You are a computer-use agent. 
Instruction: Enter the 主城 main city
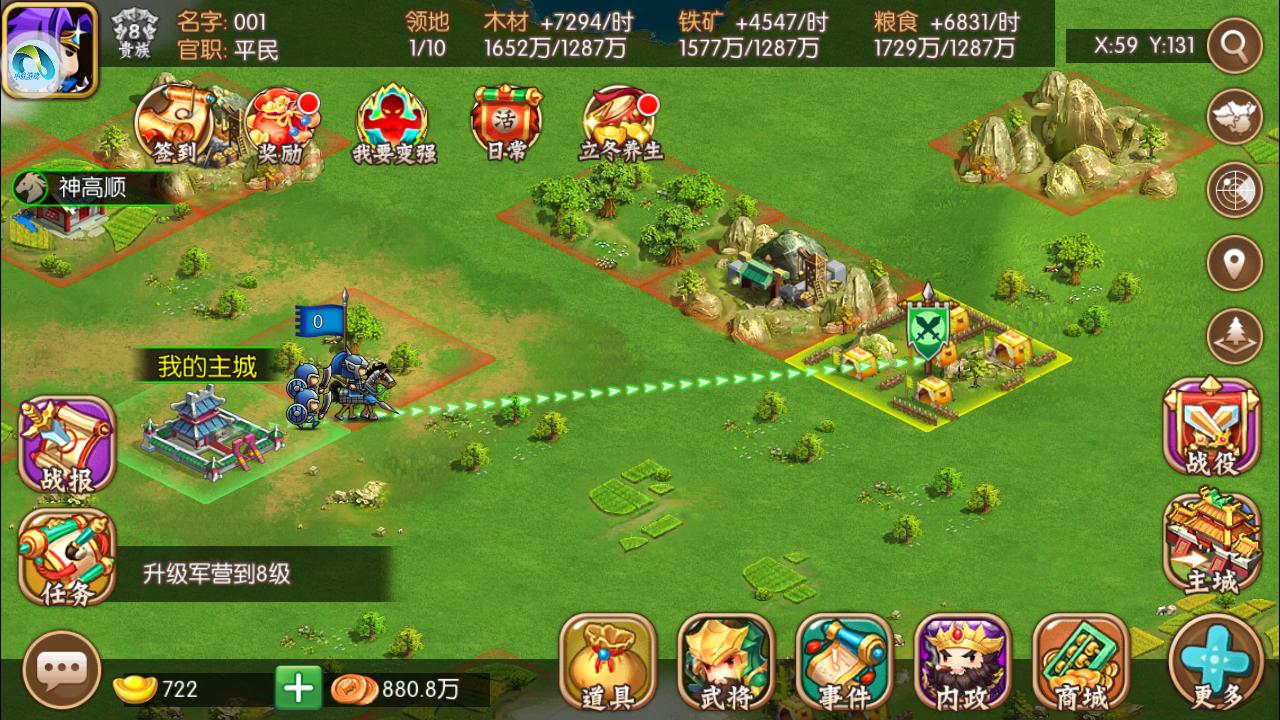point(1212,542)
